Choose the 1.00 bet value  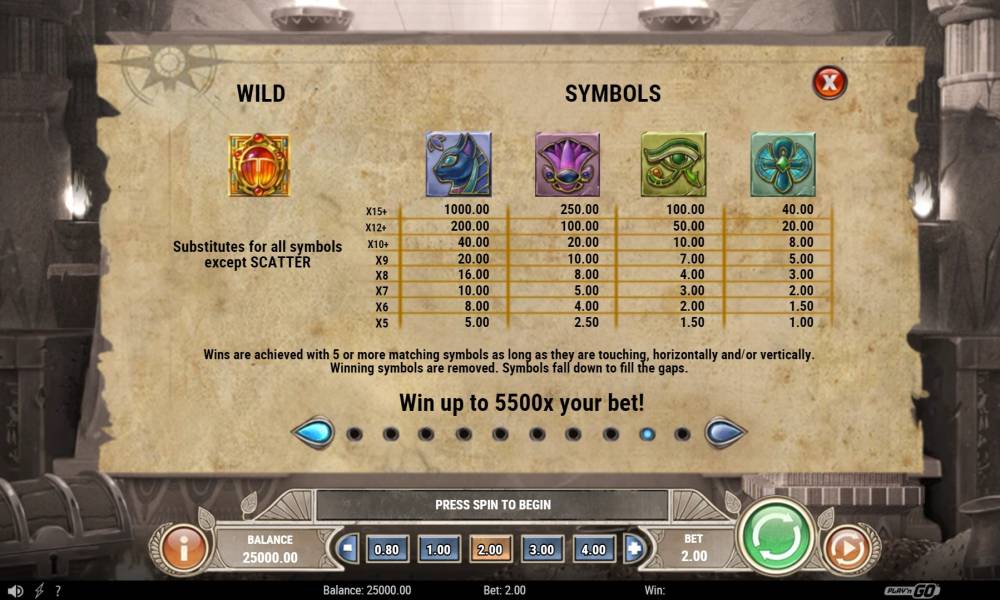click(x=438, y=549)
